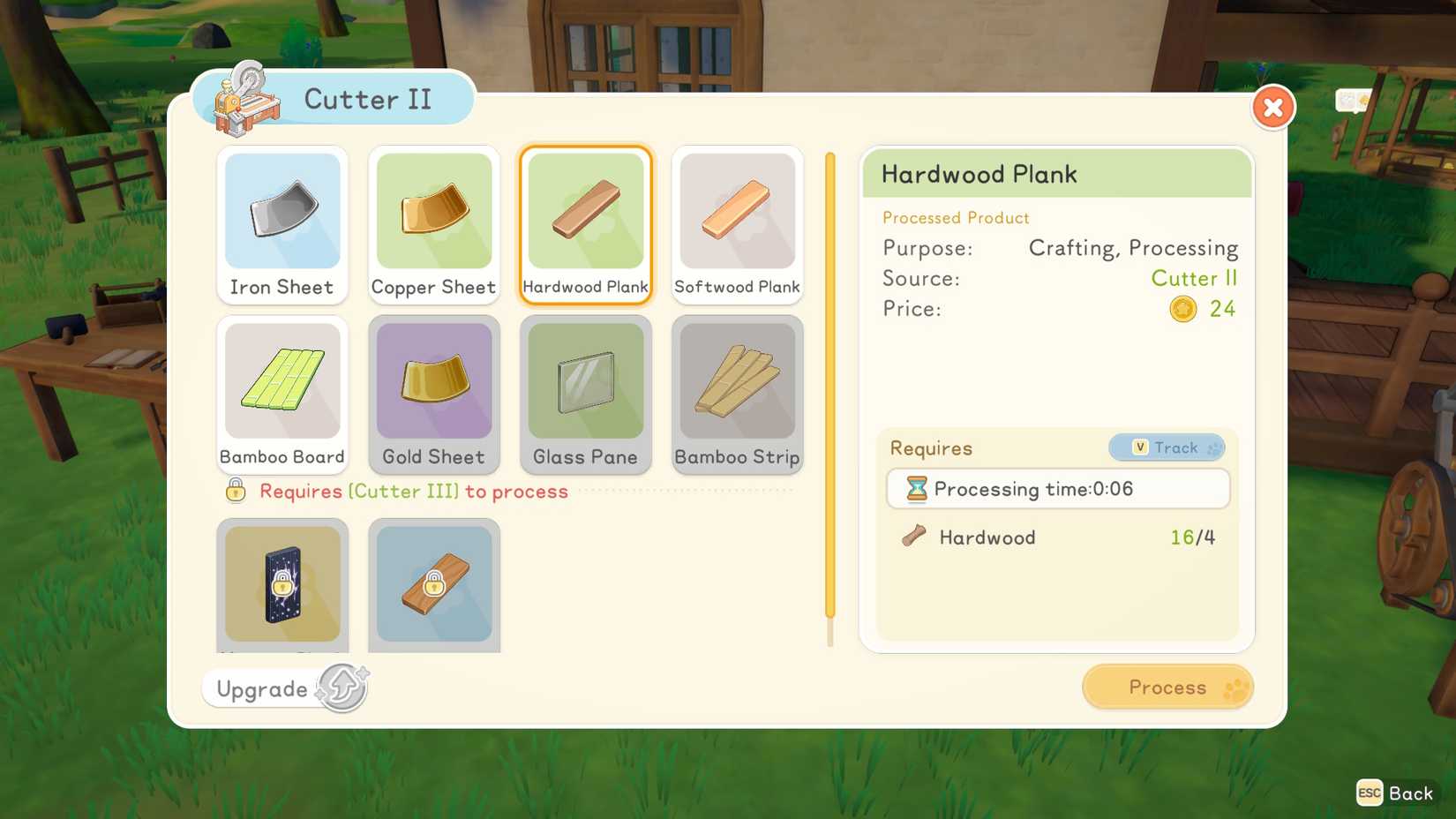
Task: Select the Bamboo Board recipe
Action: (281, 394)
